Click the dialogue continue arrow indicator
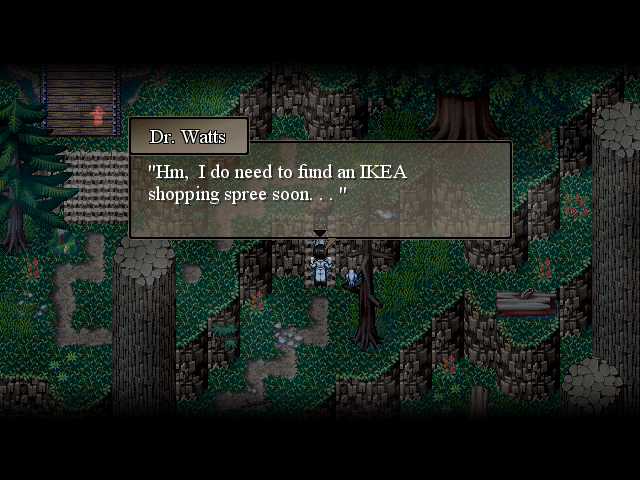Image resolution: width=640 pixels, height=480 pixels. click(x=320, y=234)
